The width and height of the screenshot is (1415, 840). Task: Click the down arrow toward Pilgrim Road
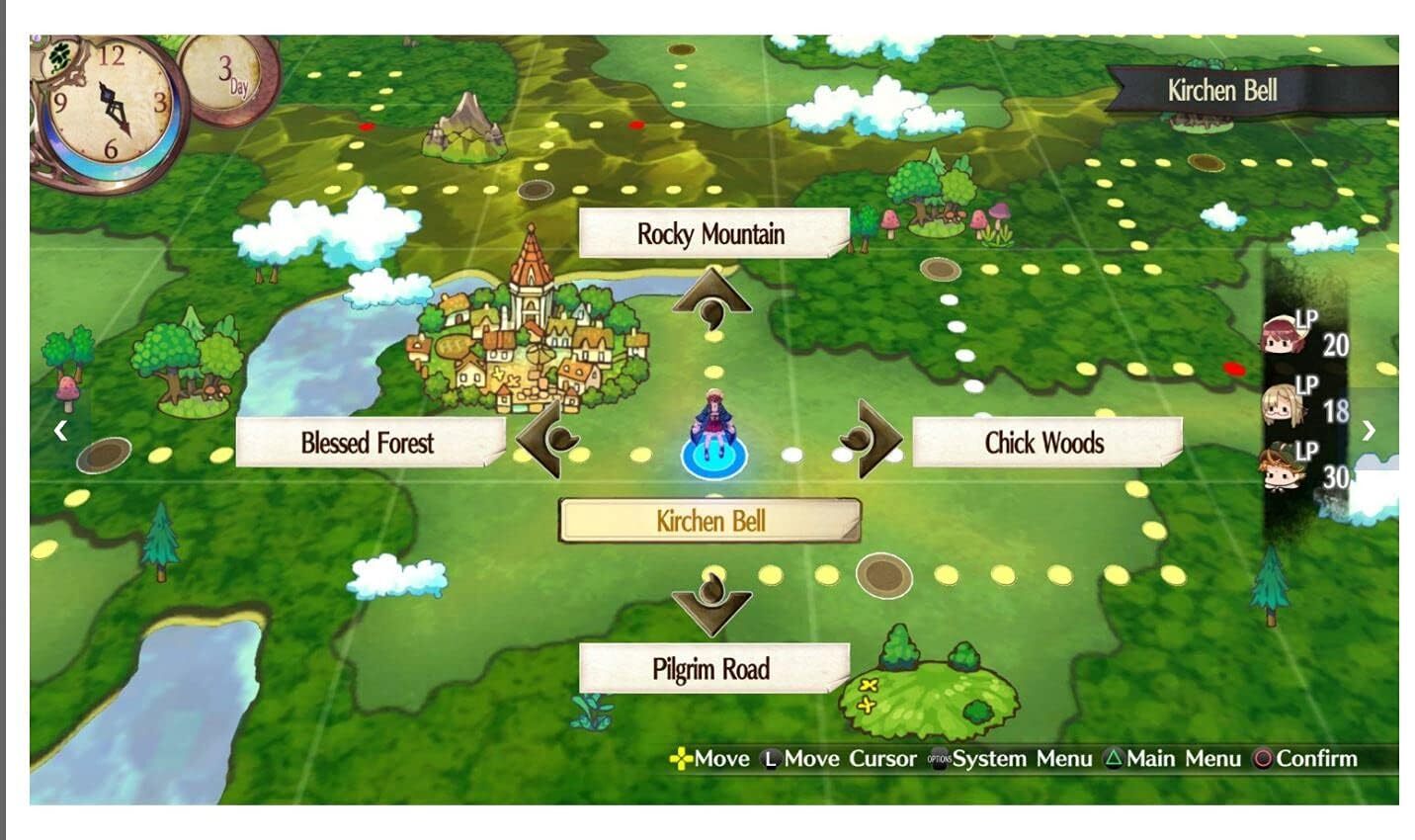coord(711,603)
